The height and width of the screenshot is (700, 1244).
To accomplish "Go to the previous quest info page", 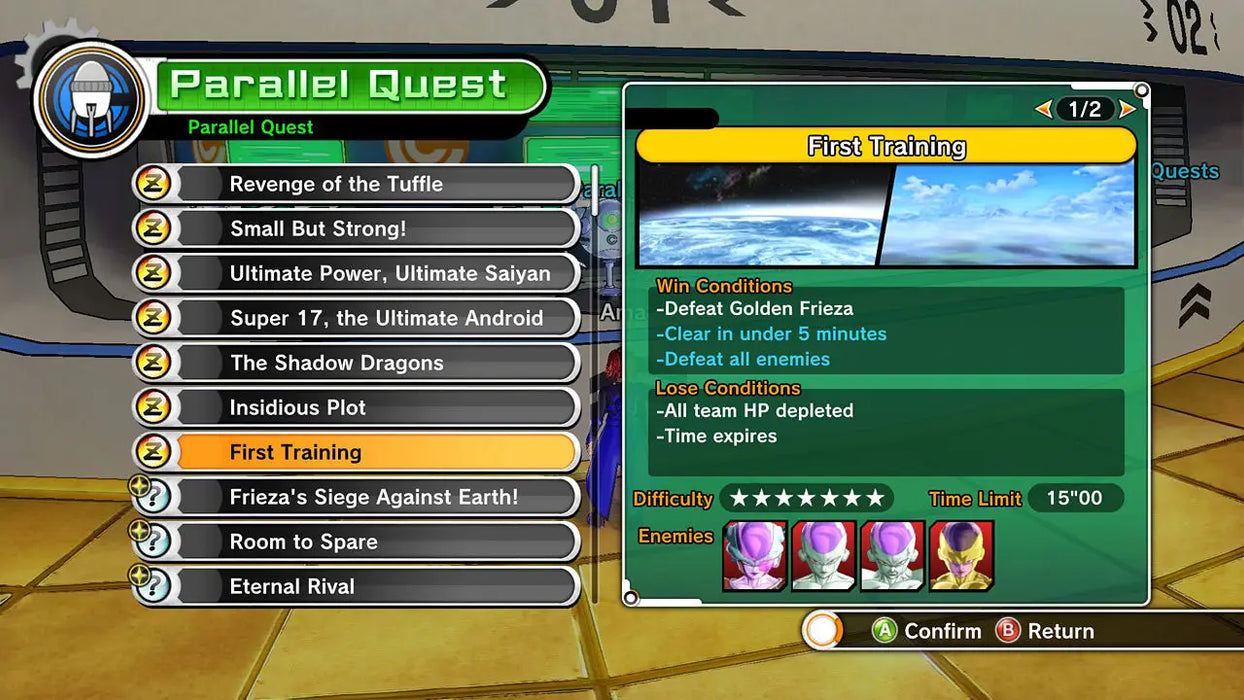I will [x=1043, y=109].
